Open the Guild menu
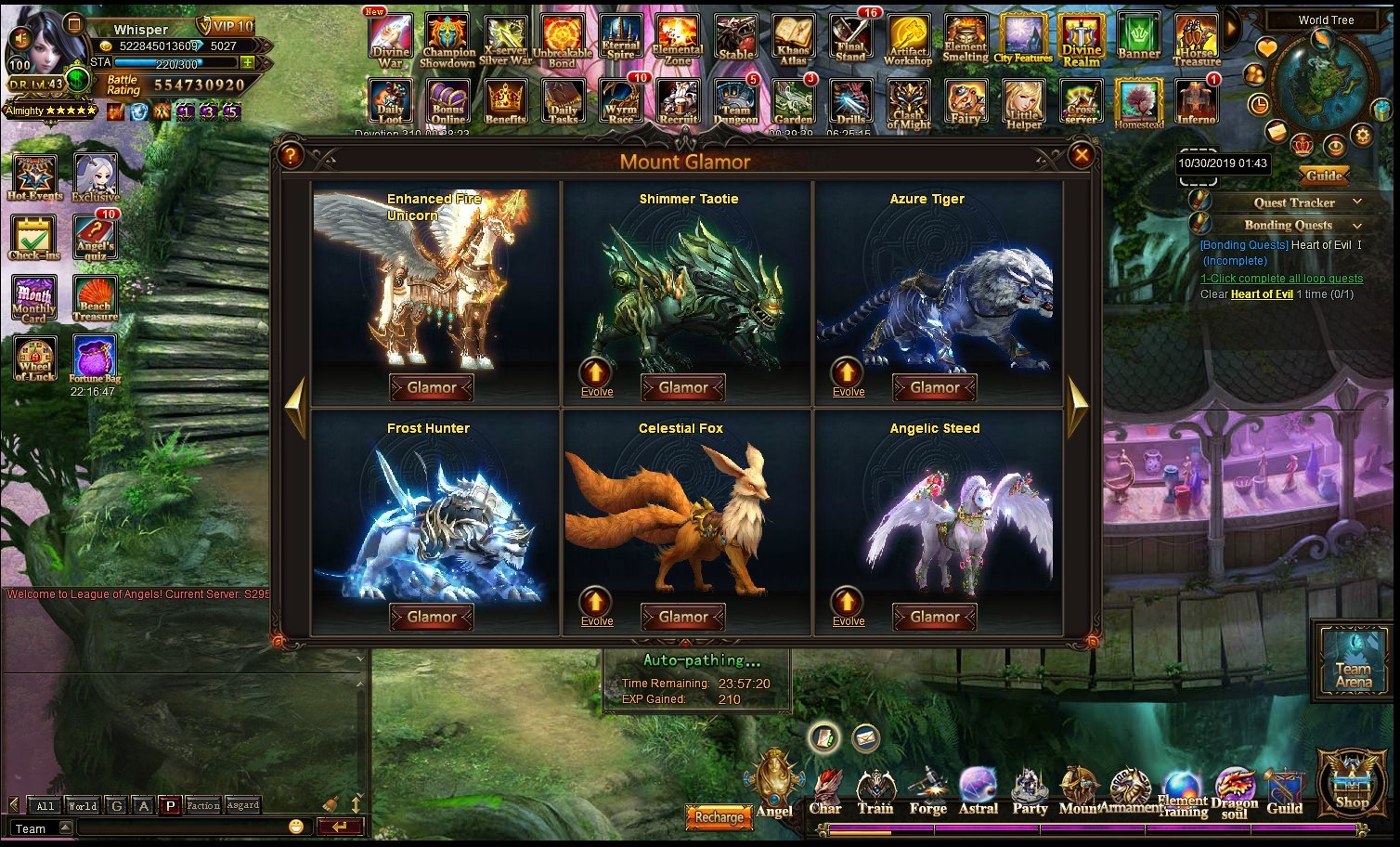1400x847 pixels. tap(1285, 792)
